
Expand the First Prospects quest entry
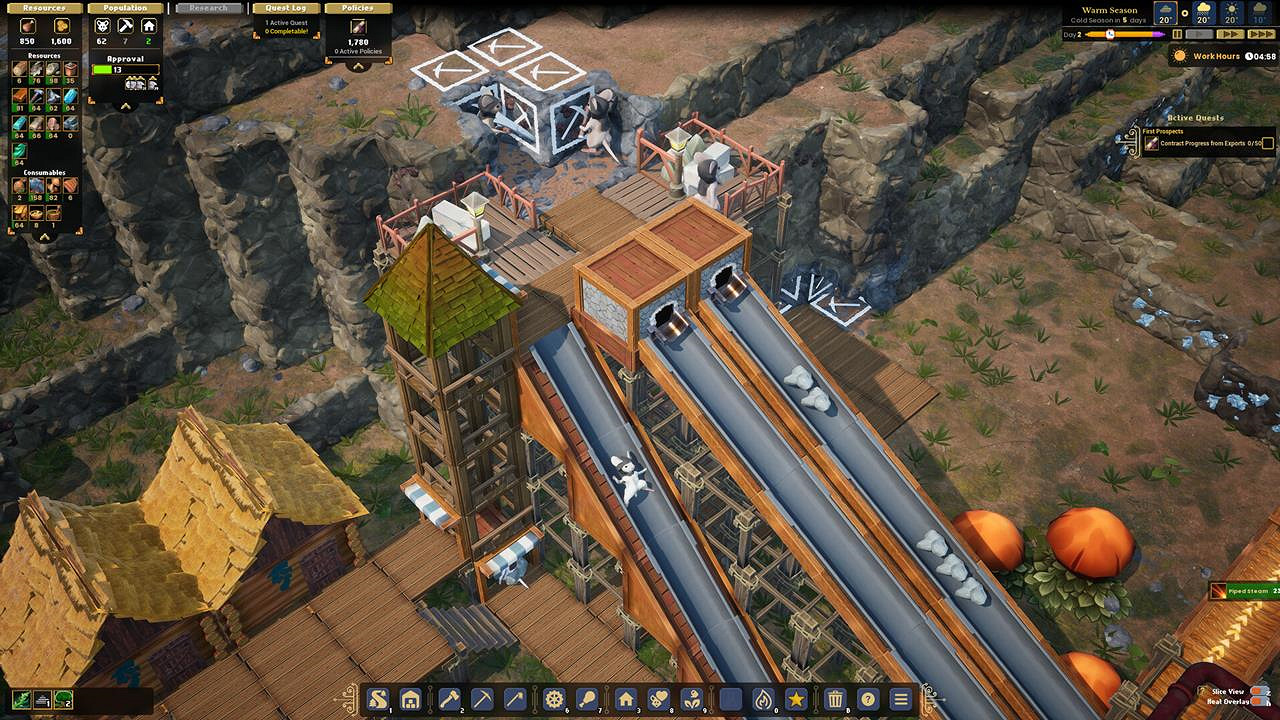click(x=1163, y=131)
